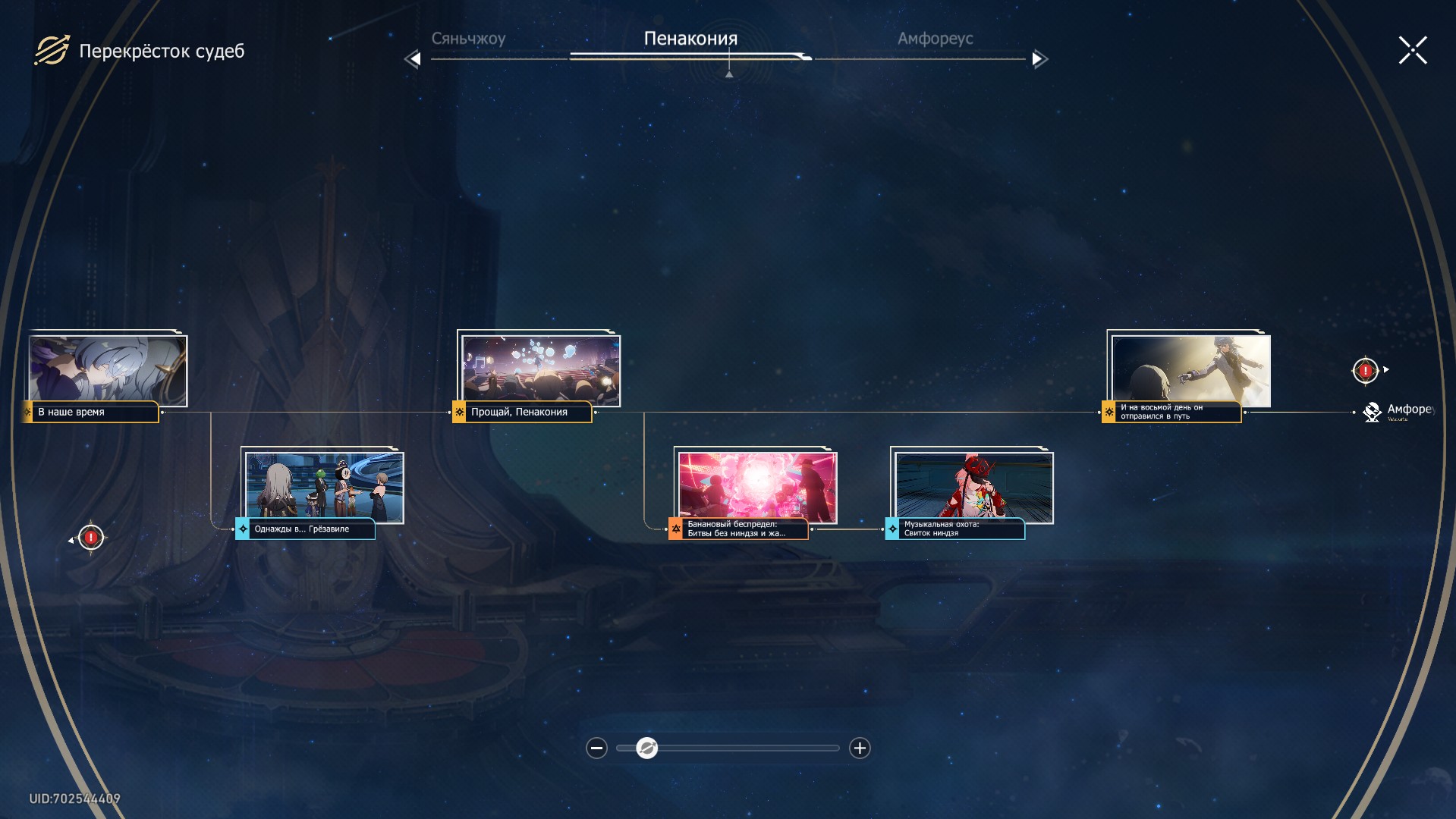Image resolution: width=1456 pixels, height=819 pixels.
Task: Close the Перекрёсток судеб screen
Action: coord(1413,51)
